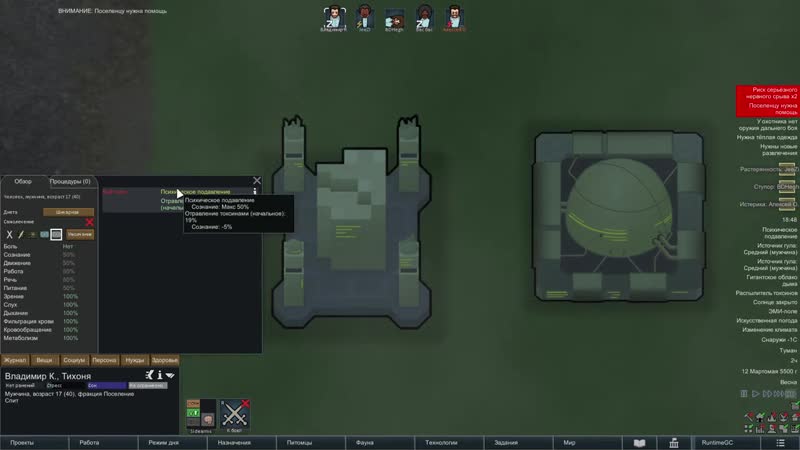
Task: Open the Мир (World) view
Action: coord(569,442)
